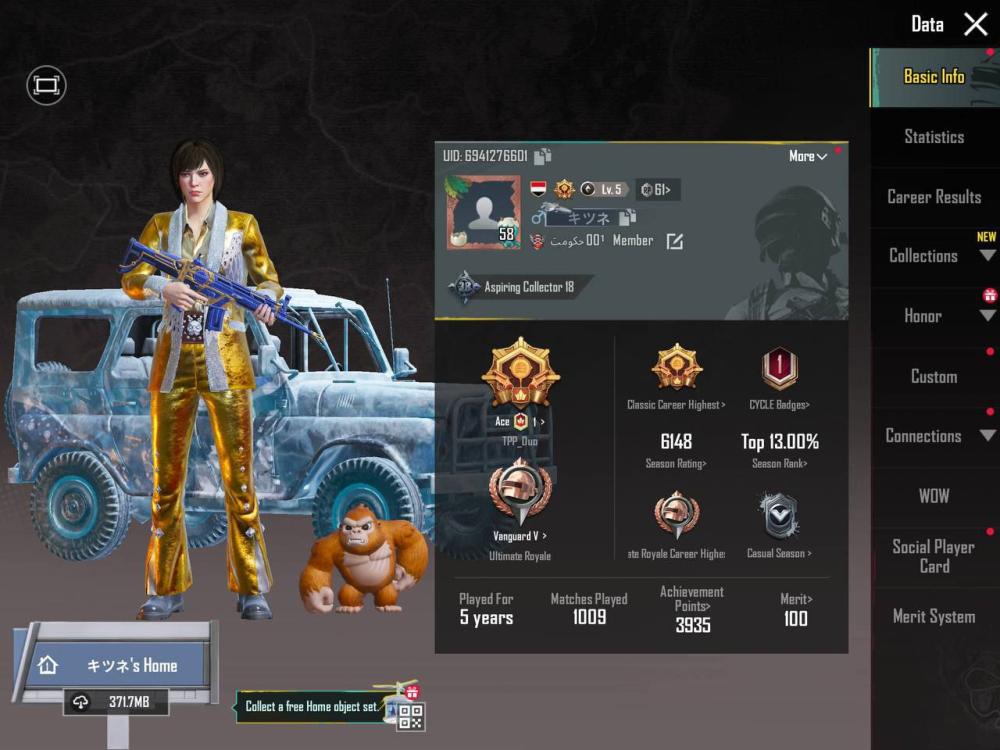Open the Custom tab

click(934, 377)
